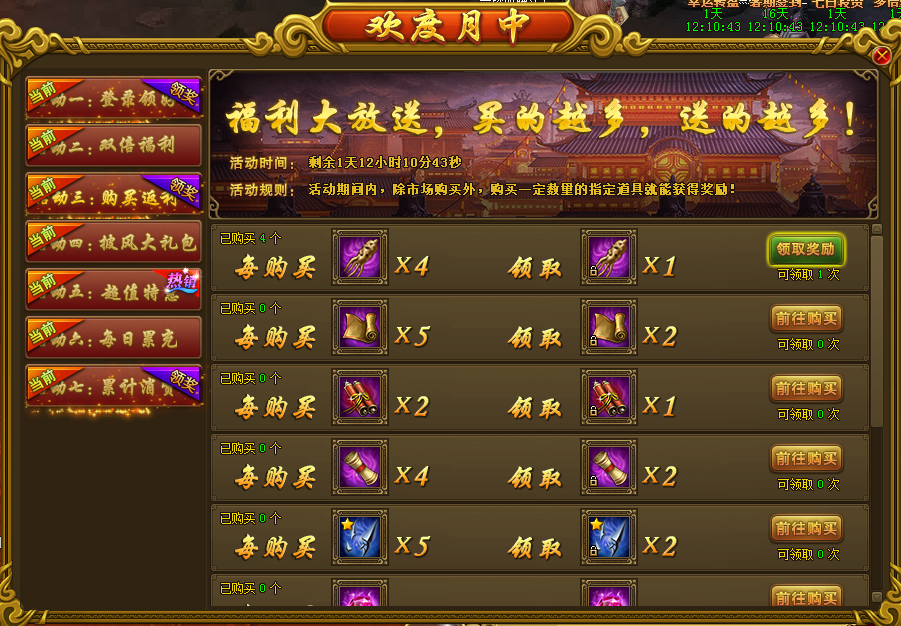The width and height of the screenshot is (901, 626).
Task: Choose the blue blade reward icon marked X2
Action: pyautogui.click(x=607, y=537)
